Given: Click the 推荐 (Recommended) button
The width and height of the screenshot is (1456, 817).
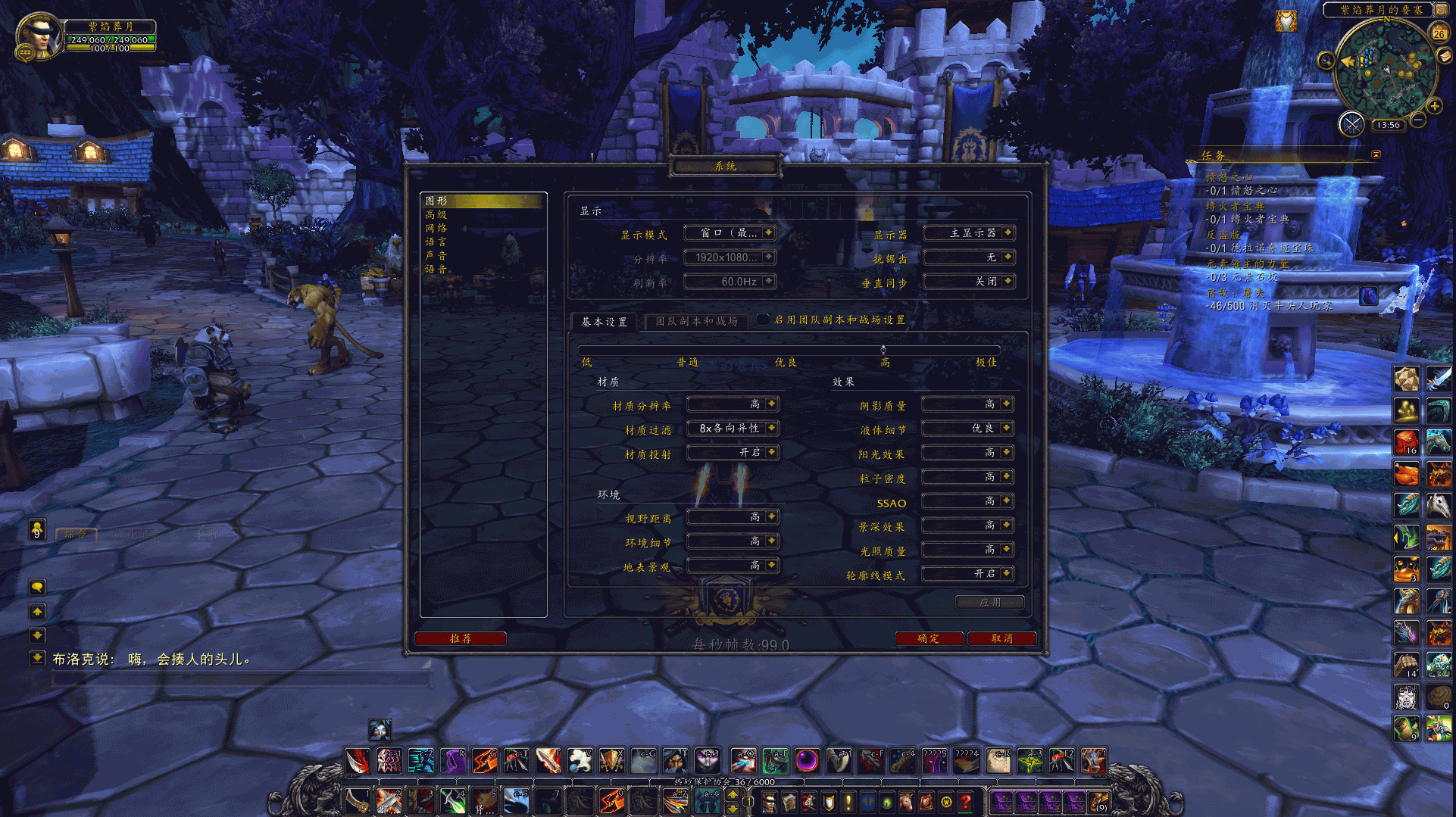Looking at the screenshot, I should tap(461, 638).
